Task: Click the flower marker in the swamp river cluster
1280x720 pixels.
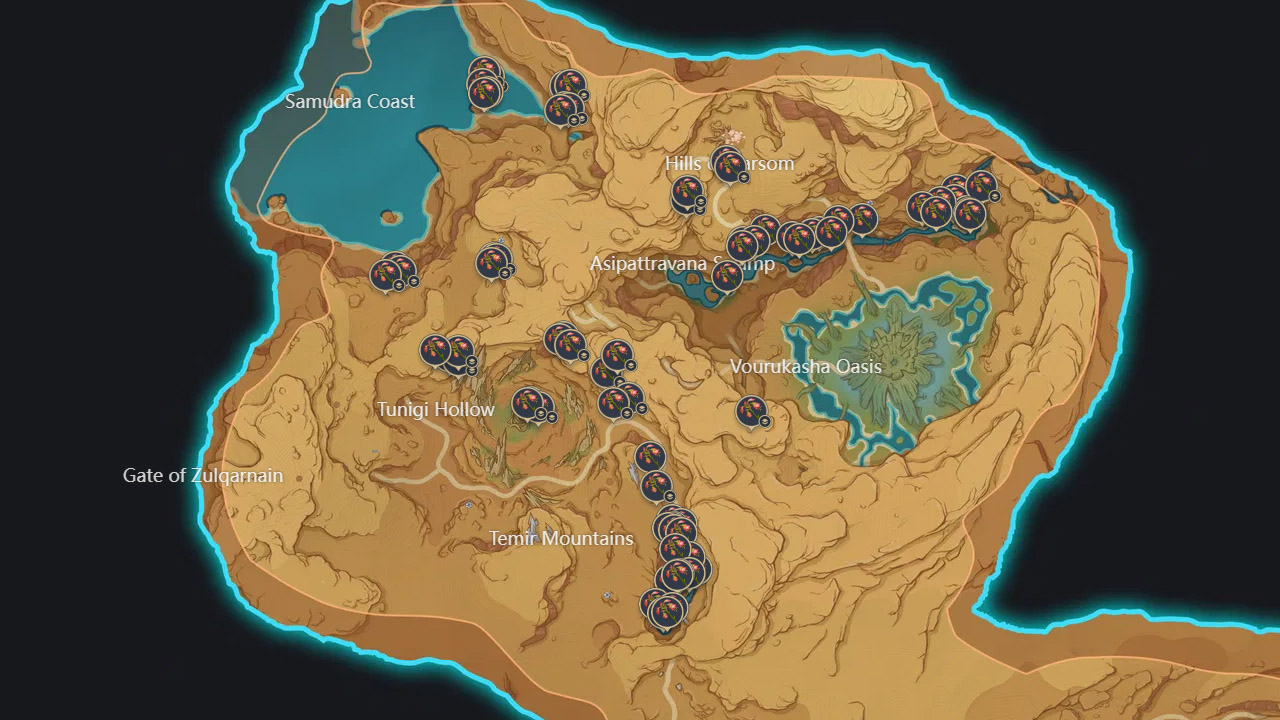Action: (795, 235)
